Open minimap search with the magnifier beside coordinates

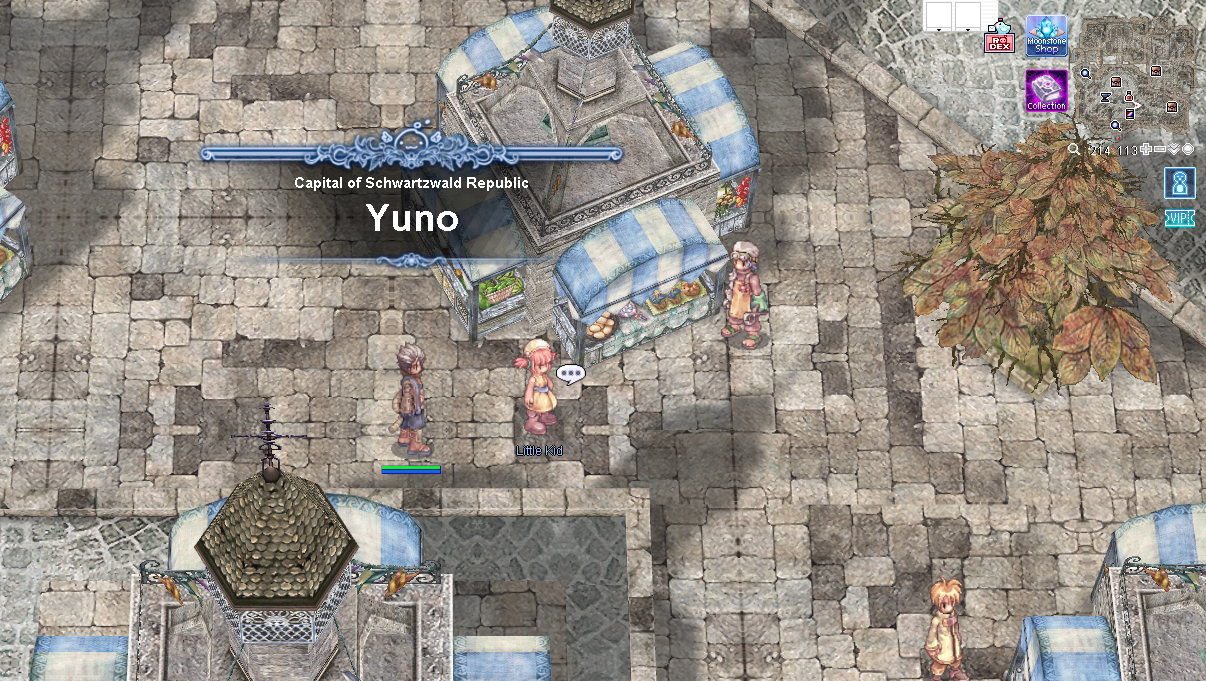[1073, 149]
